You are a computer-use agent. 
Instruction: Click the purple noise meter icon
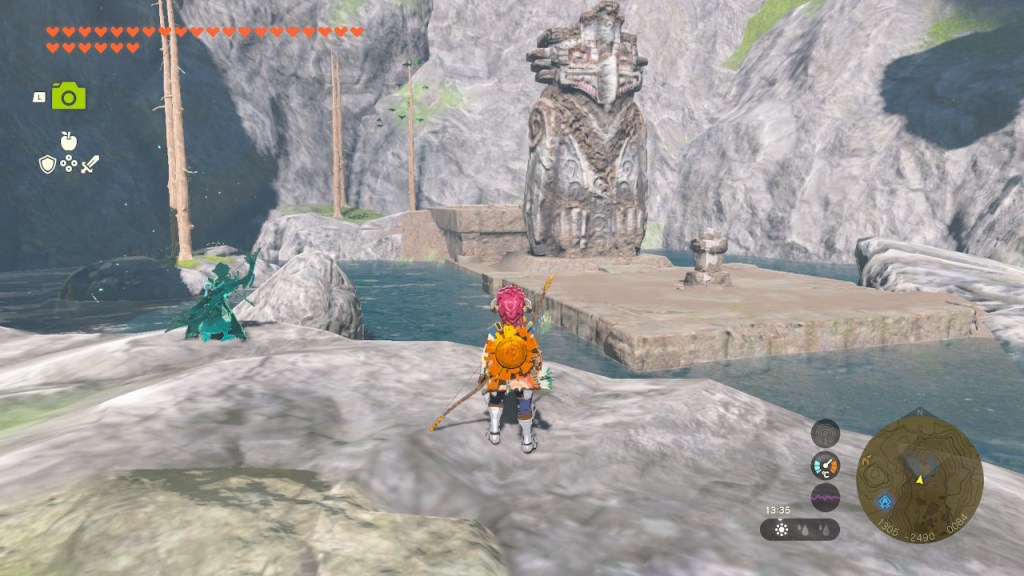825,497
